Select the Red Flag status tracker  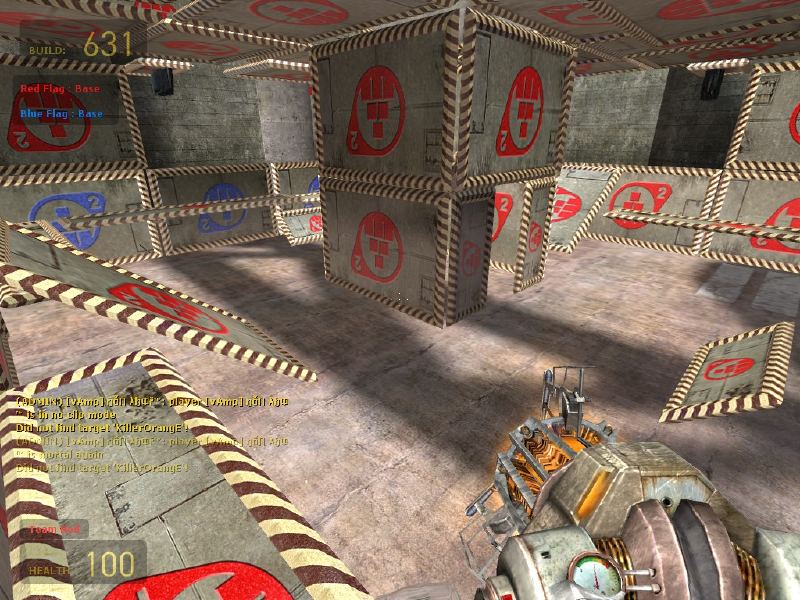[61, 88]
